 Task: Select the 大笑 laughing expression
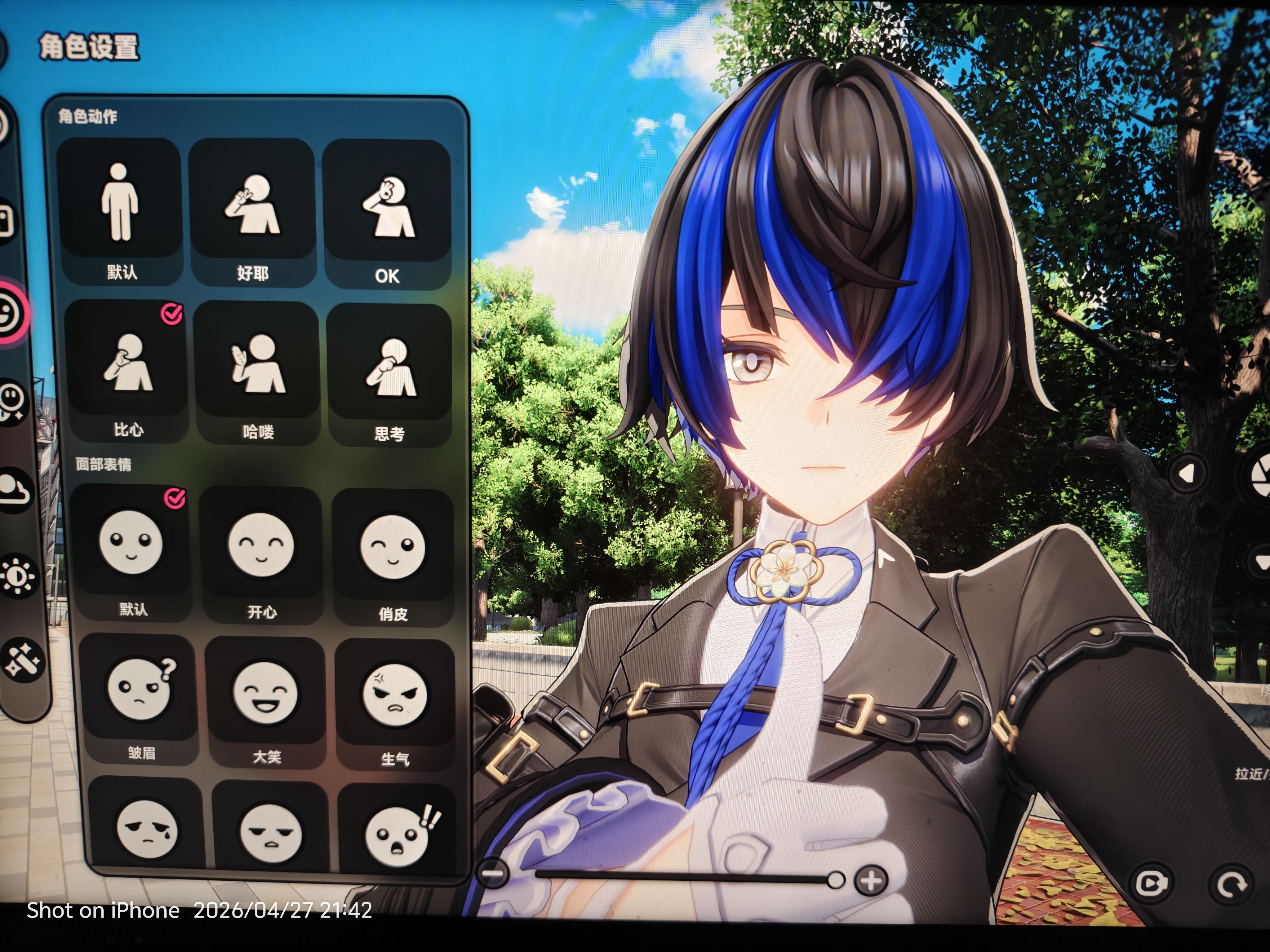pyautogui.click(x=265, y=692)
